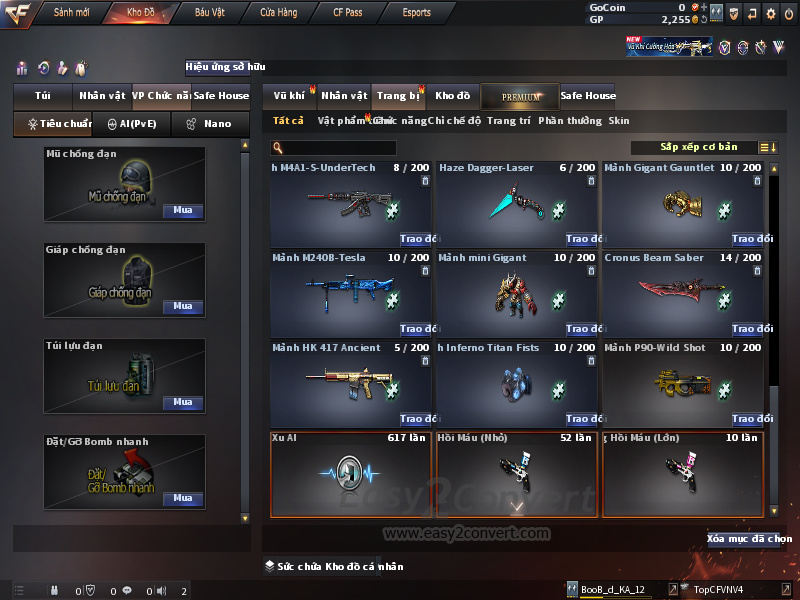Select the Xu AI item slot

pos(351,475)
